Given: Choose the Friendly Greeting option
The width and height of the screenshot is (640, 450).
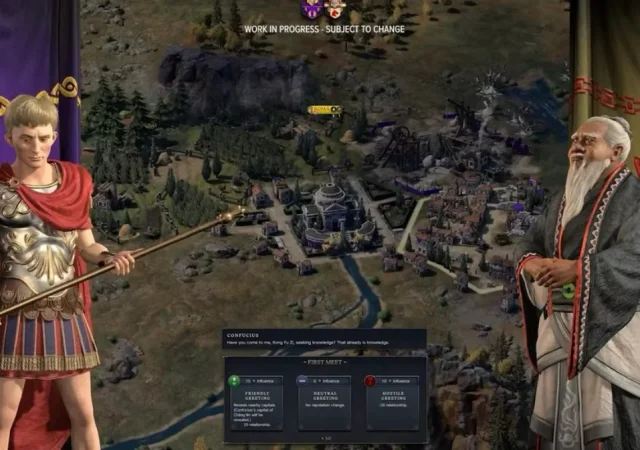Looking at the screenshot, I should click(x=254, y=401).
